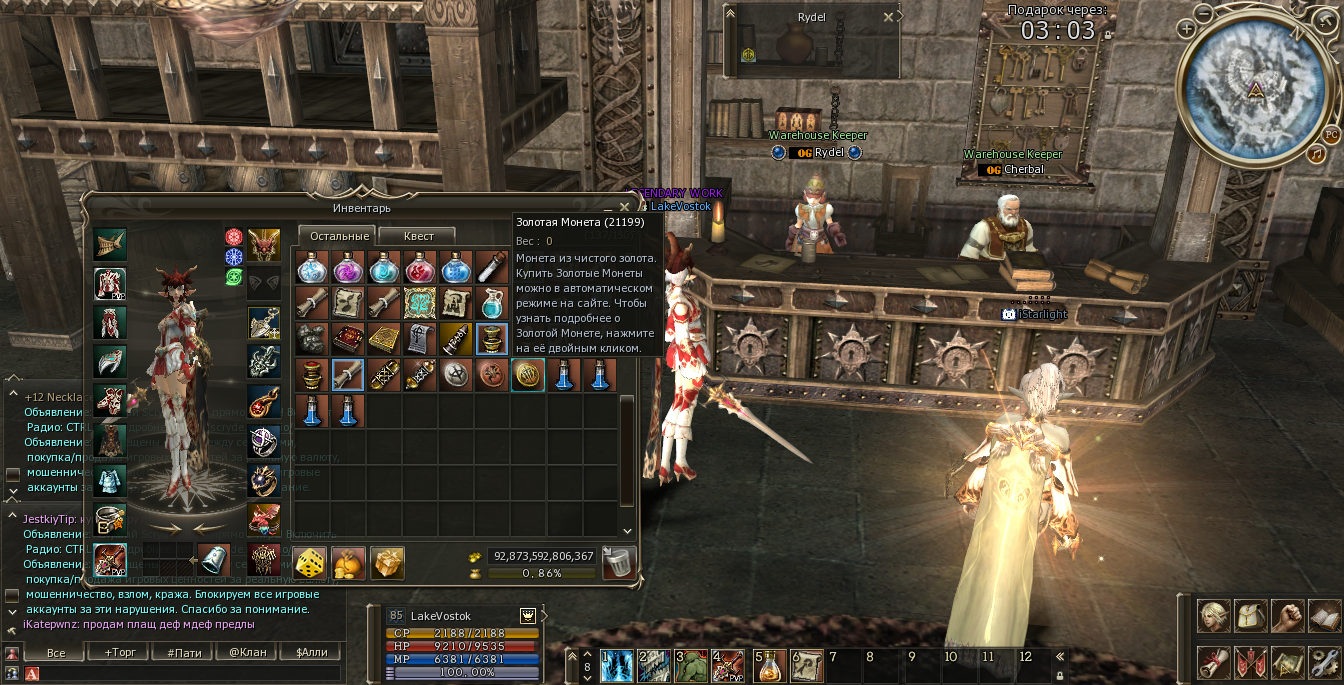Activate the skill in hotbar slot 1
The height and width of the screenshot is (685, 1344).
pyautogui.click(x=614, y=665)
